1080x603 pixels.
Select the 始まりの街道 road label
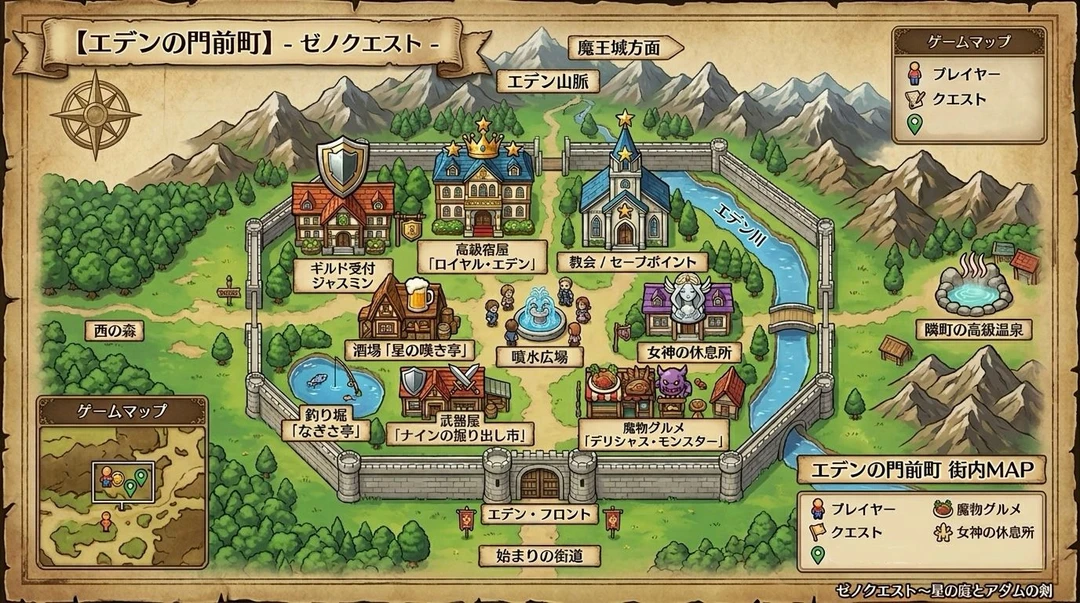[539, 555]
